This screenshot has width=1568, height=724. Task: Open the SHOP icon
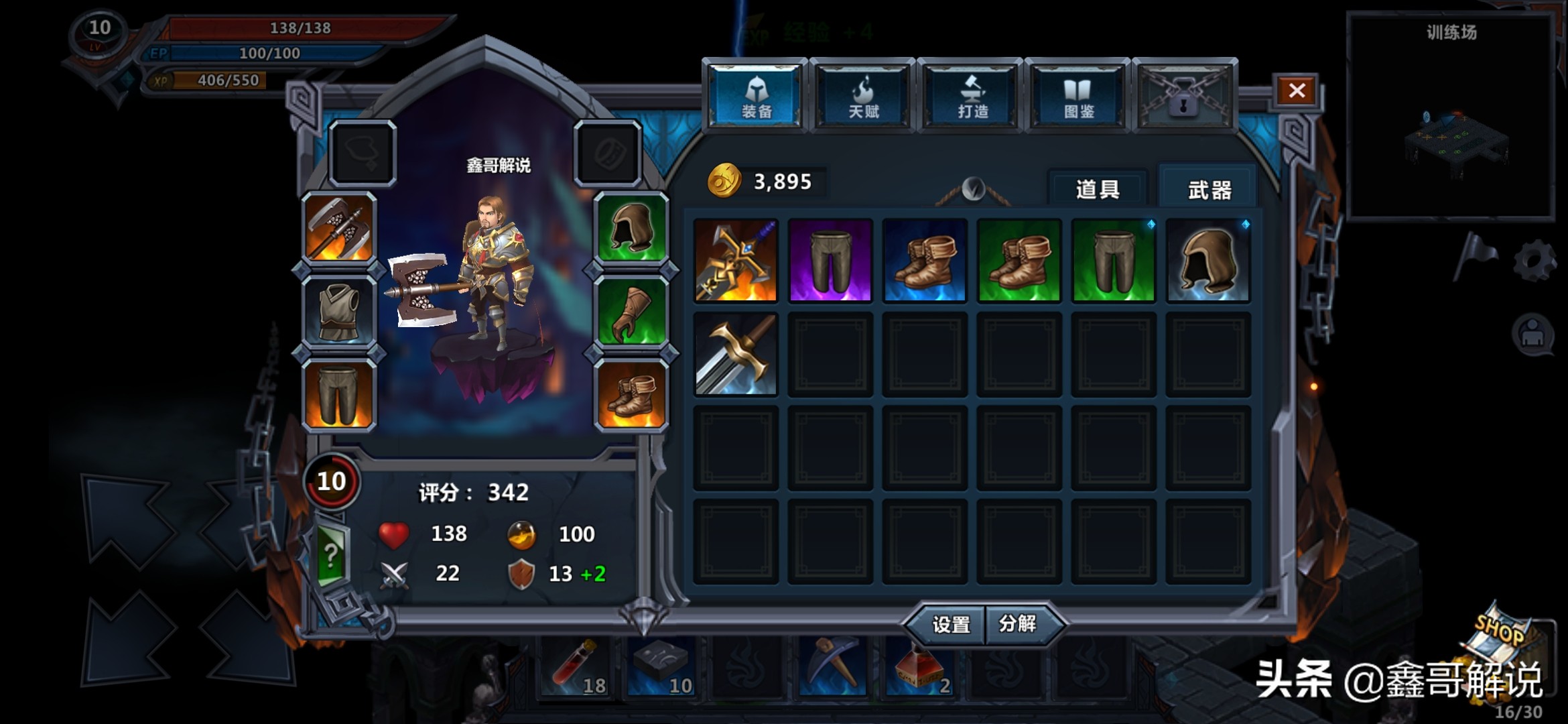[x=1503, y=640]
